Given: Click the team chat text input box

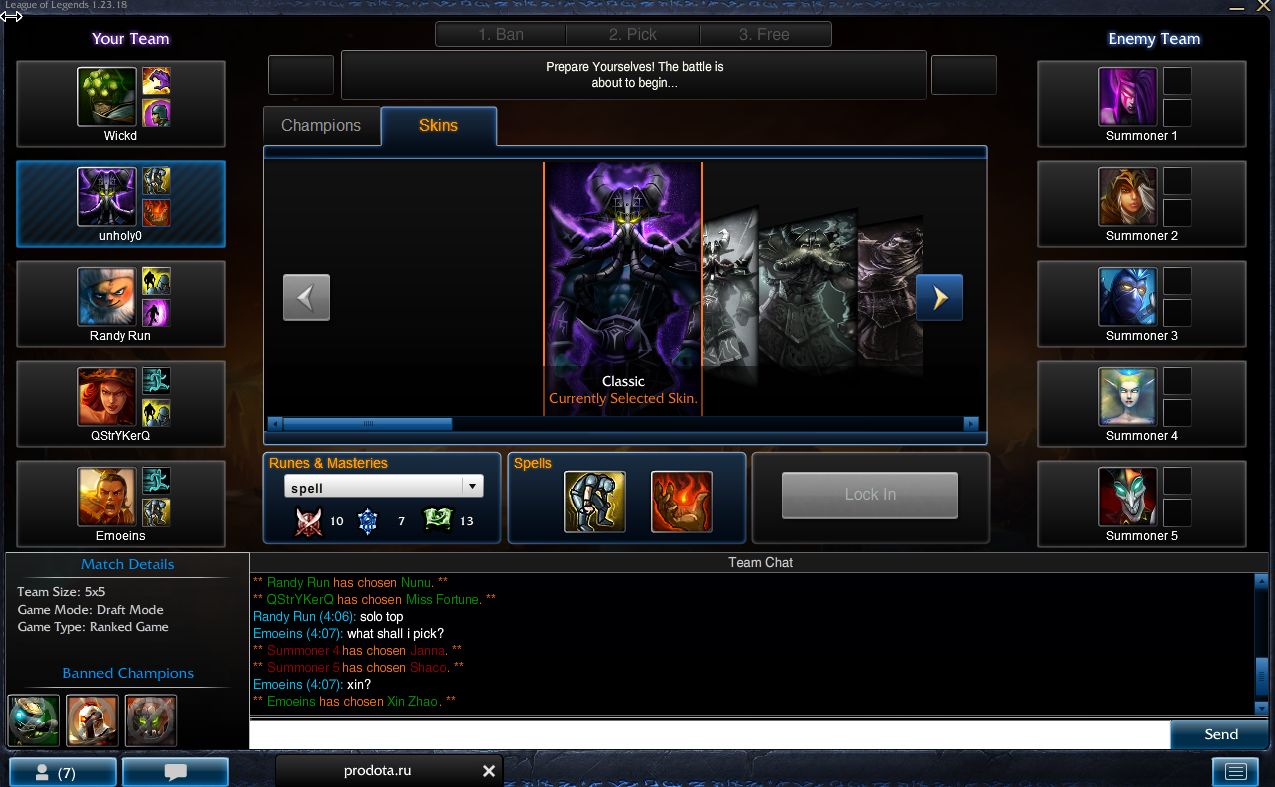Looking at the screenshot, I should [x=709, y=735].
